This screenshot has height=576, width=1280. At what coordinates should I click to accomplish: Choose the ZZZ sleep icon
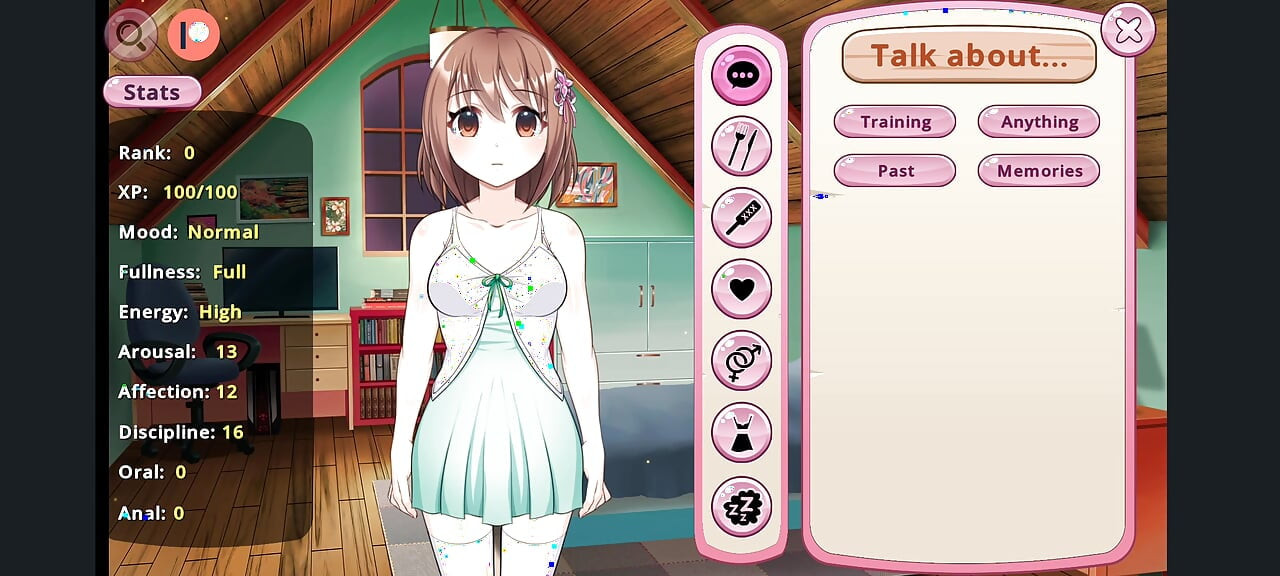[741, 506]
